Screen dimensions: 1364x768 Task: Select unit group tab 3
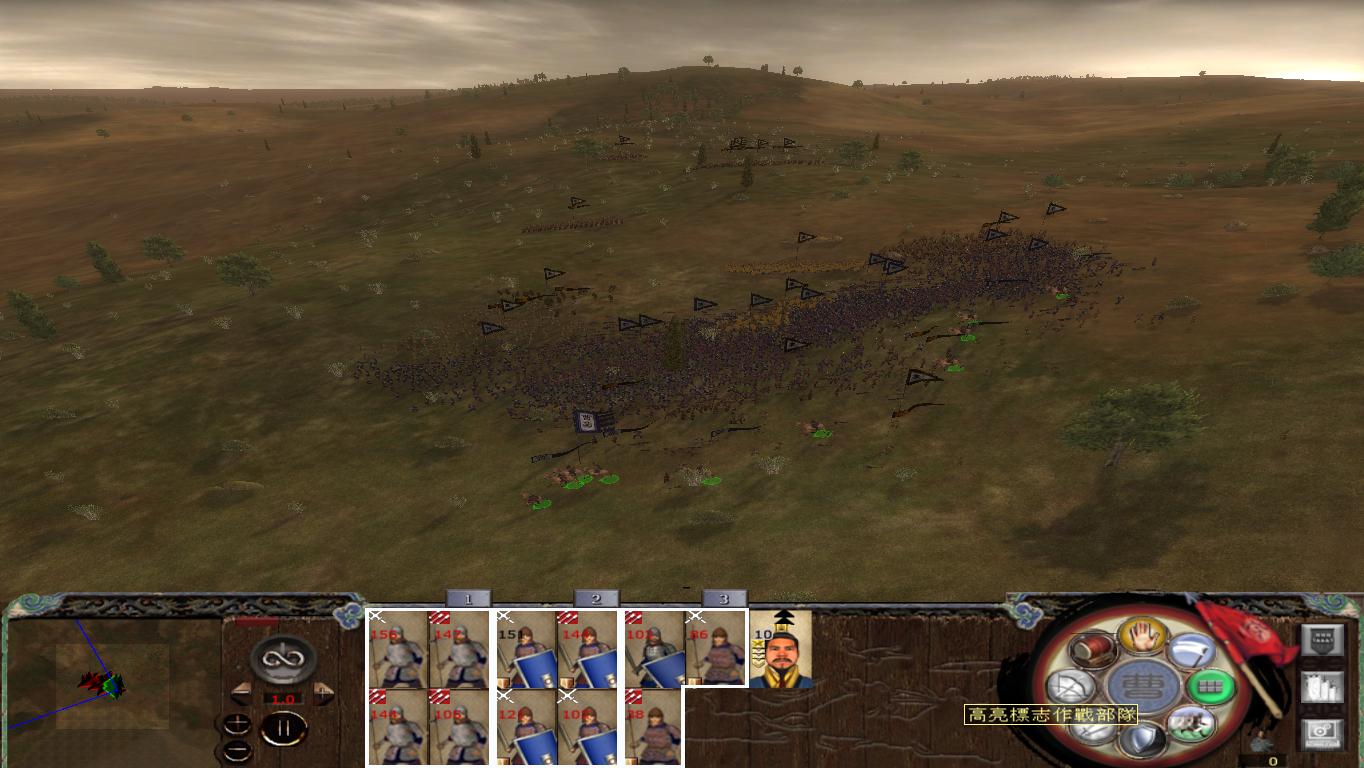pos(722,598)
